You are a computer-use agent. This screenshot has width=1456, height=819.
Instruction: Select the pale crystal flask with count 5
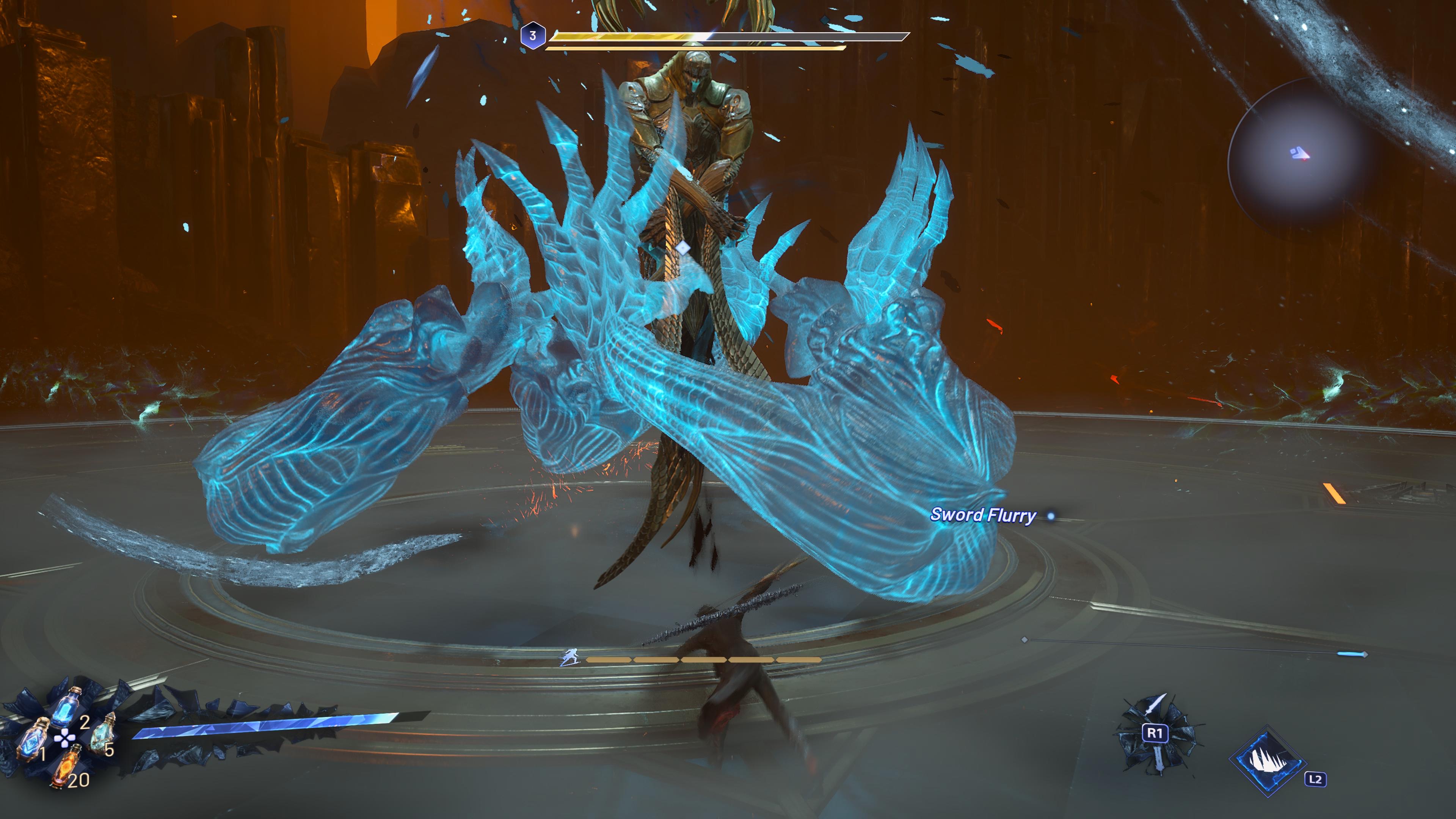(x=102, y=733)
